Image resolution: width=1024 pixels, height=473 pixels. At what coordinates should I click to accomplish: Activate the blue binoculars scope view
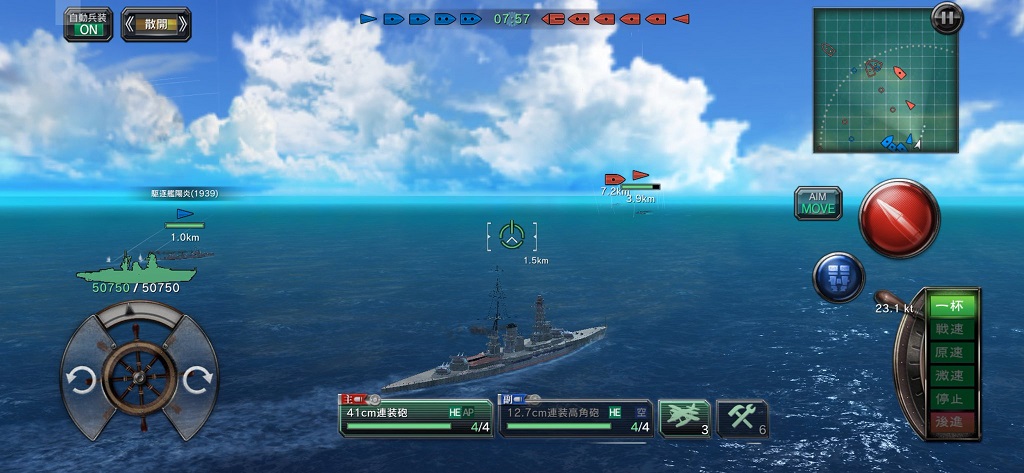pos(838,277)
